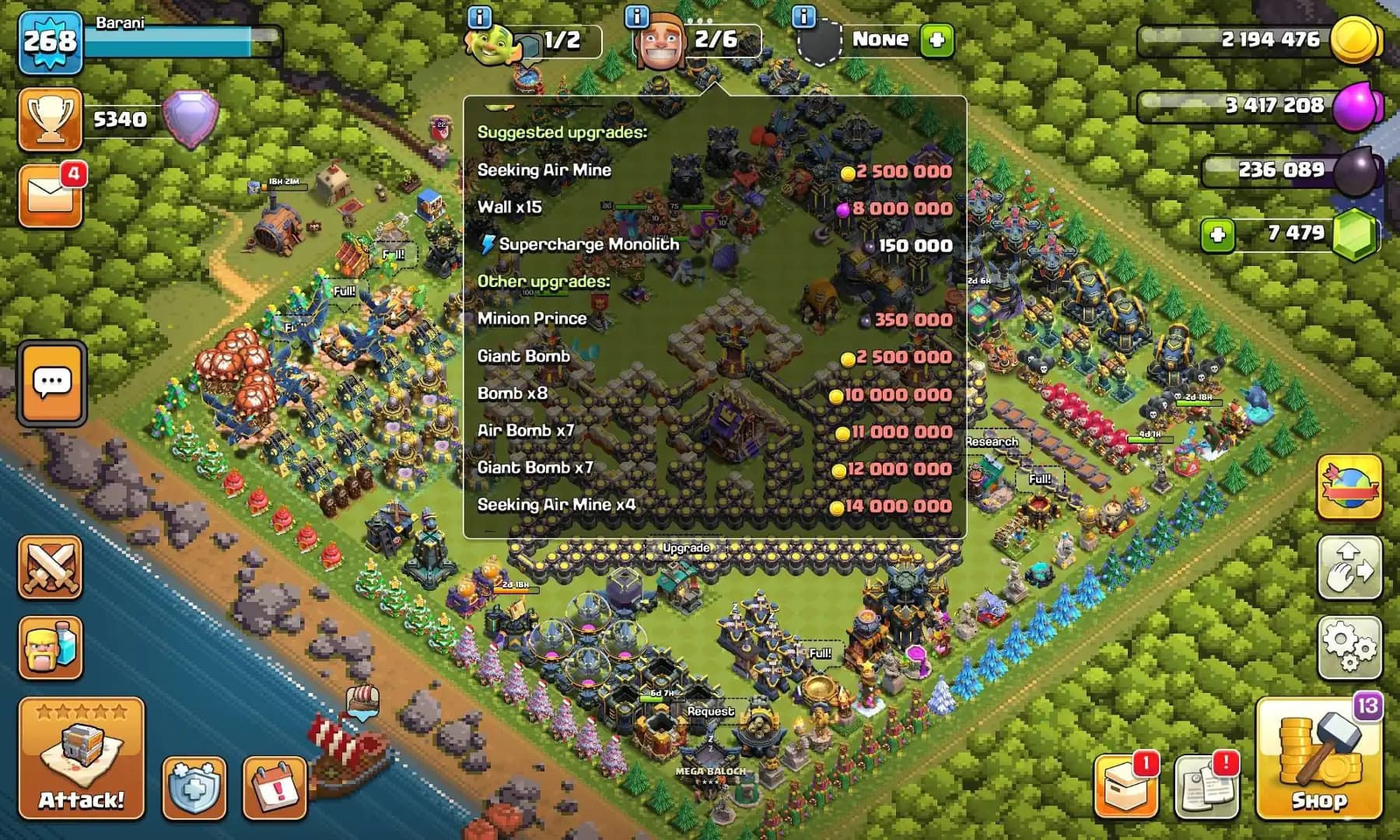
Task: Click the green plus beside the None builder slot
Action: 936,40
